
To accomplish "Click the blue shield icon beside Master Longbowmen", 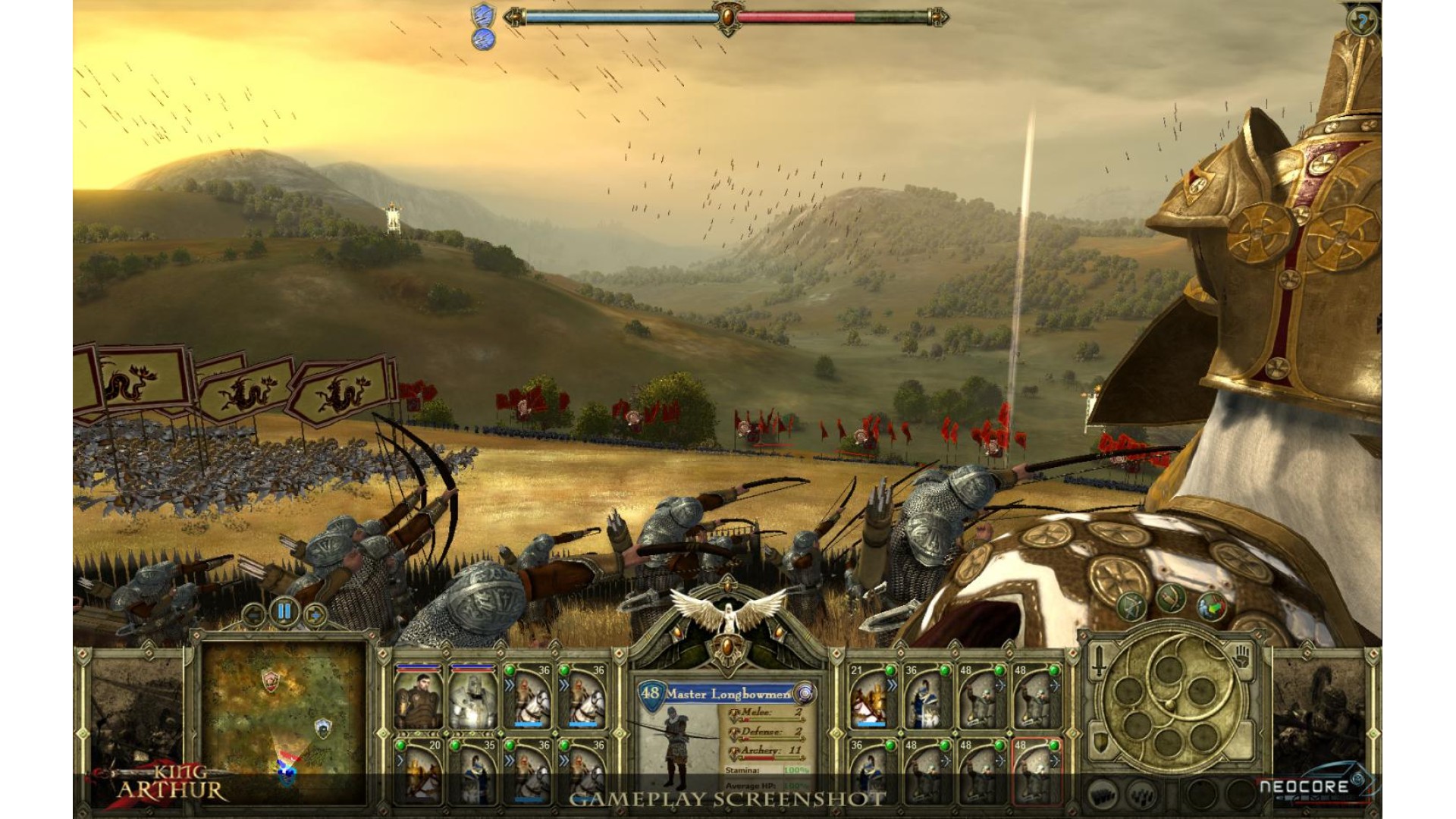I will [x=804, y=692].
